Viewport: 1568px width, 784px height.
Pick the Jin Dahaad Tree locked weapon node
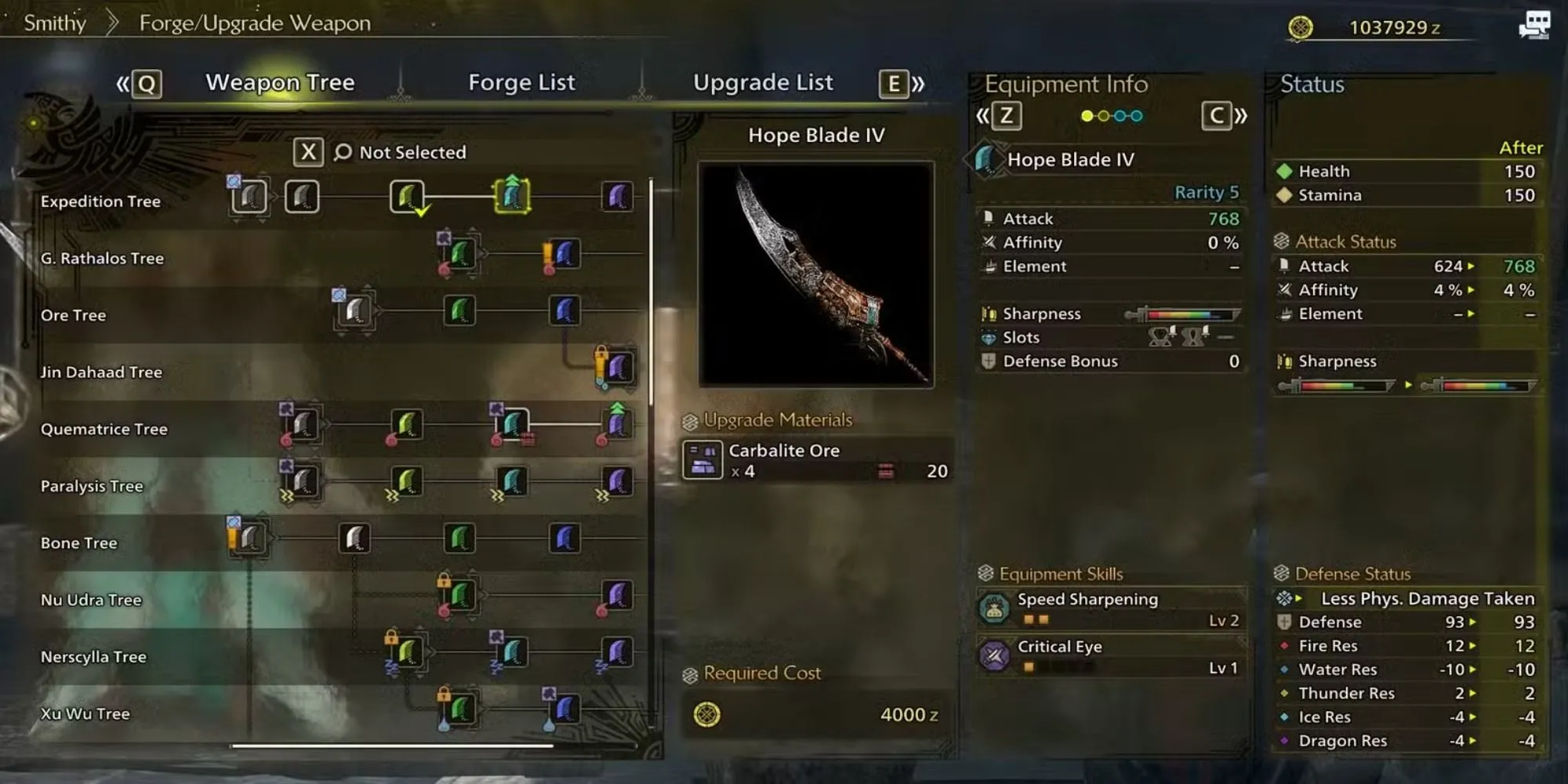pyautogui.click(x=617, y=368)
